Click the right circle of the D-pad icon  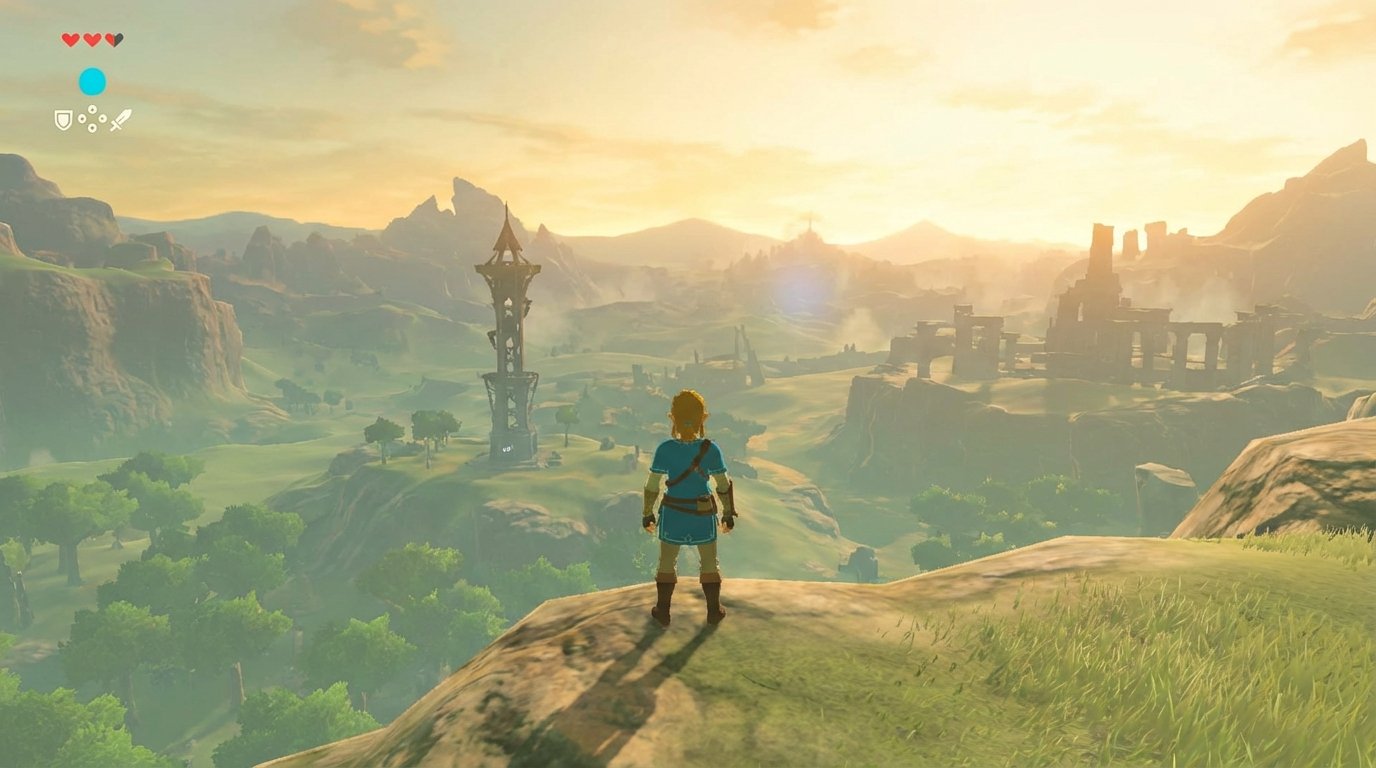pos(103,118)
